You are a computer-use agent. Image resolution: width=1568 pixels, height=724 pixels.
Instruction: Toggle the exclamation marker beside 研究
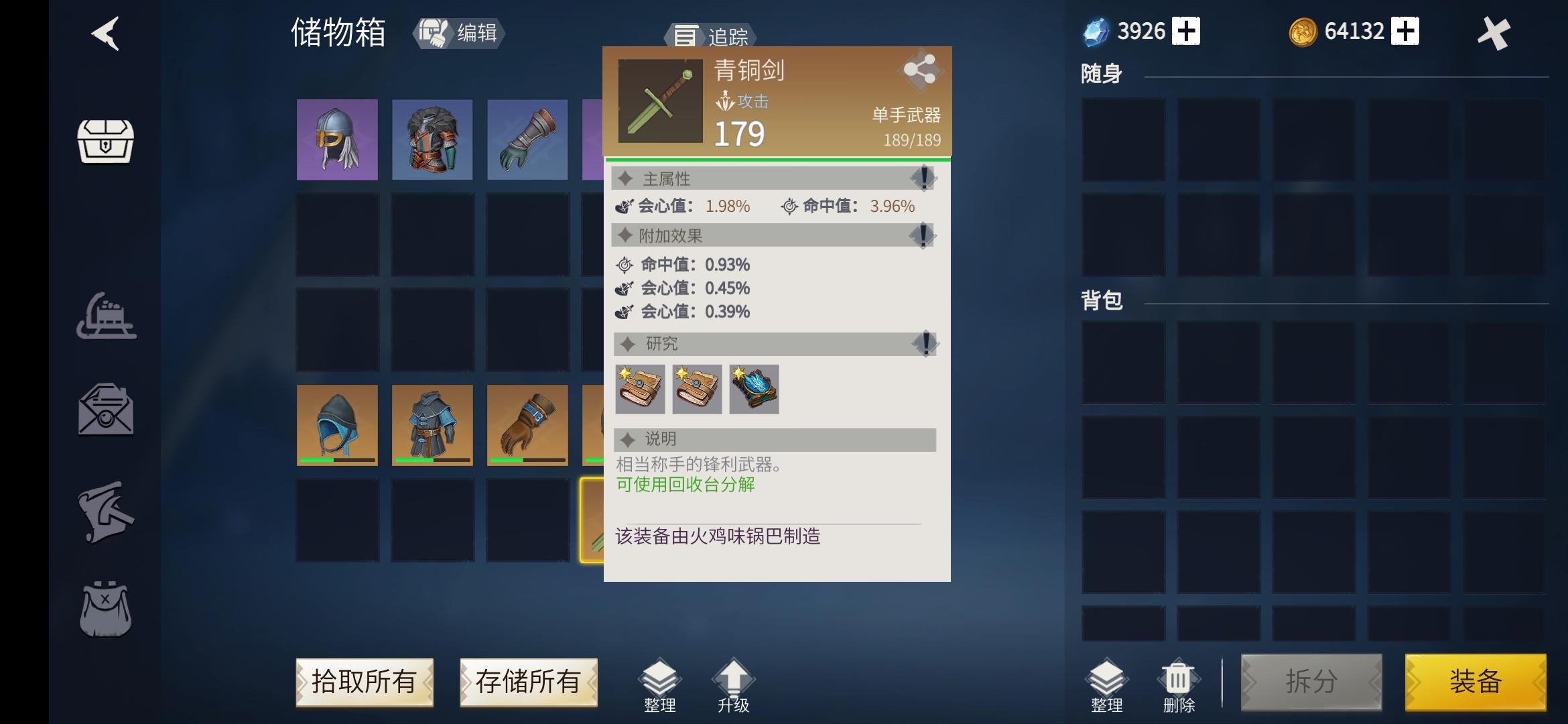[x=925, y=343]
